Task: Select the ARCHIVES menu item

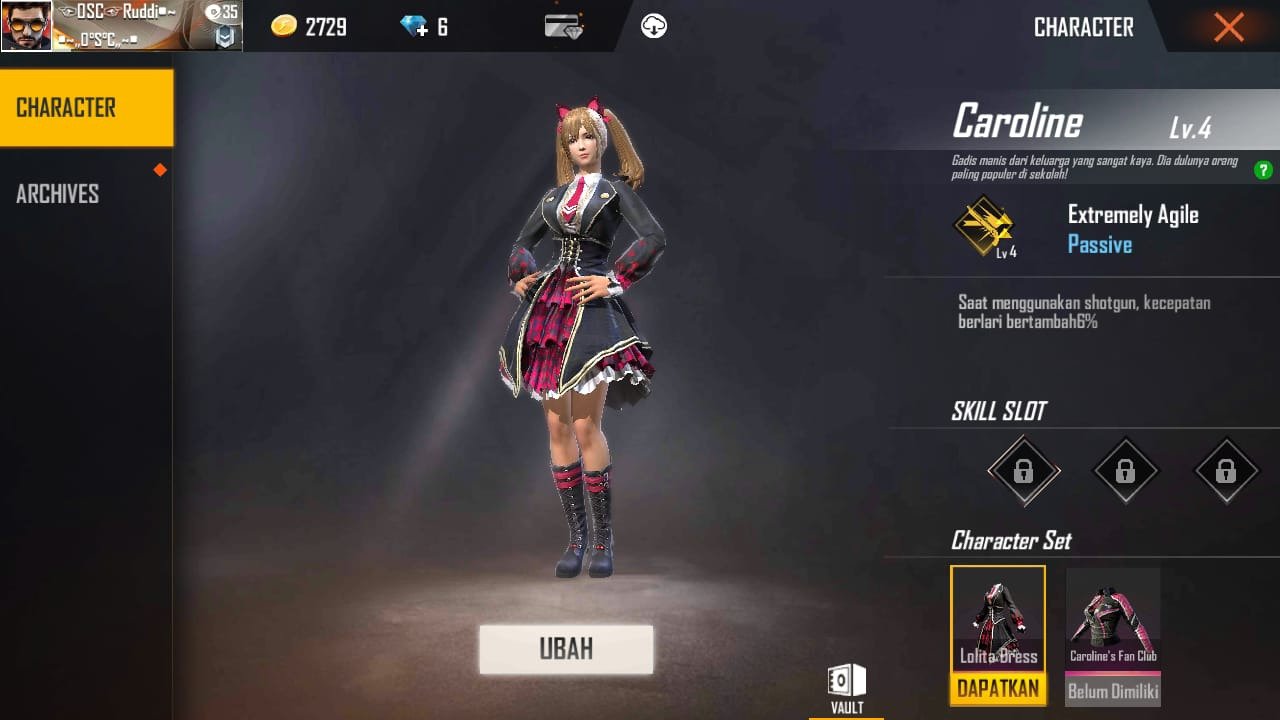Action: pos(57,193)
